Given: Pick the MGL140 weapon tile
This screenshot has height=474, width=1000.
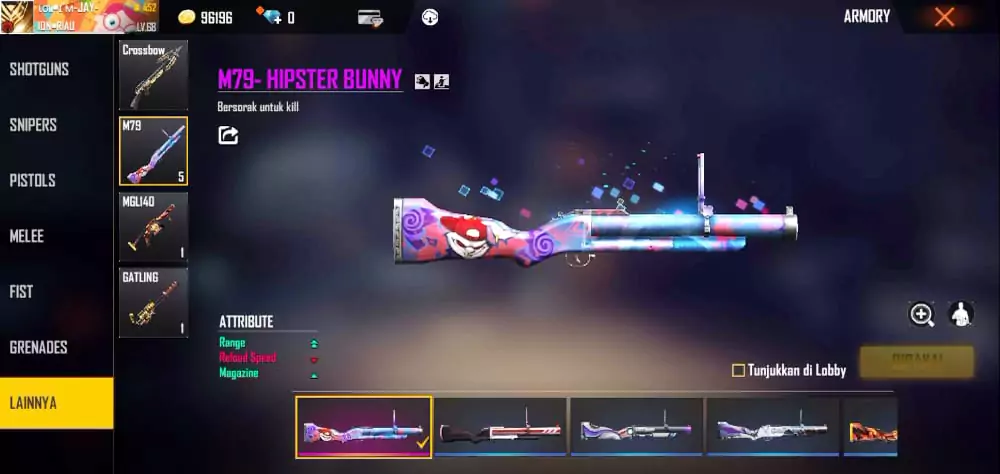Looking at the screenshot, I should point(153,227).
